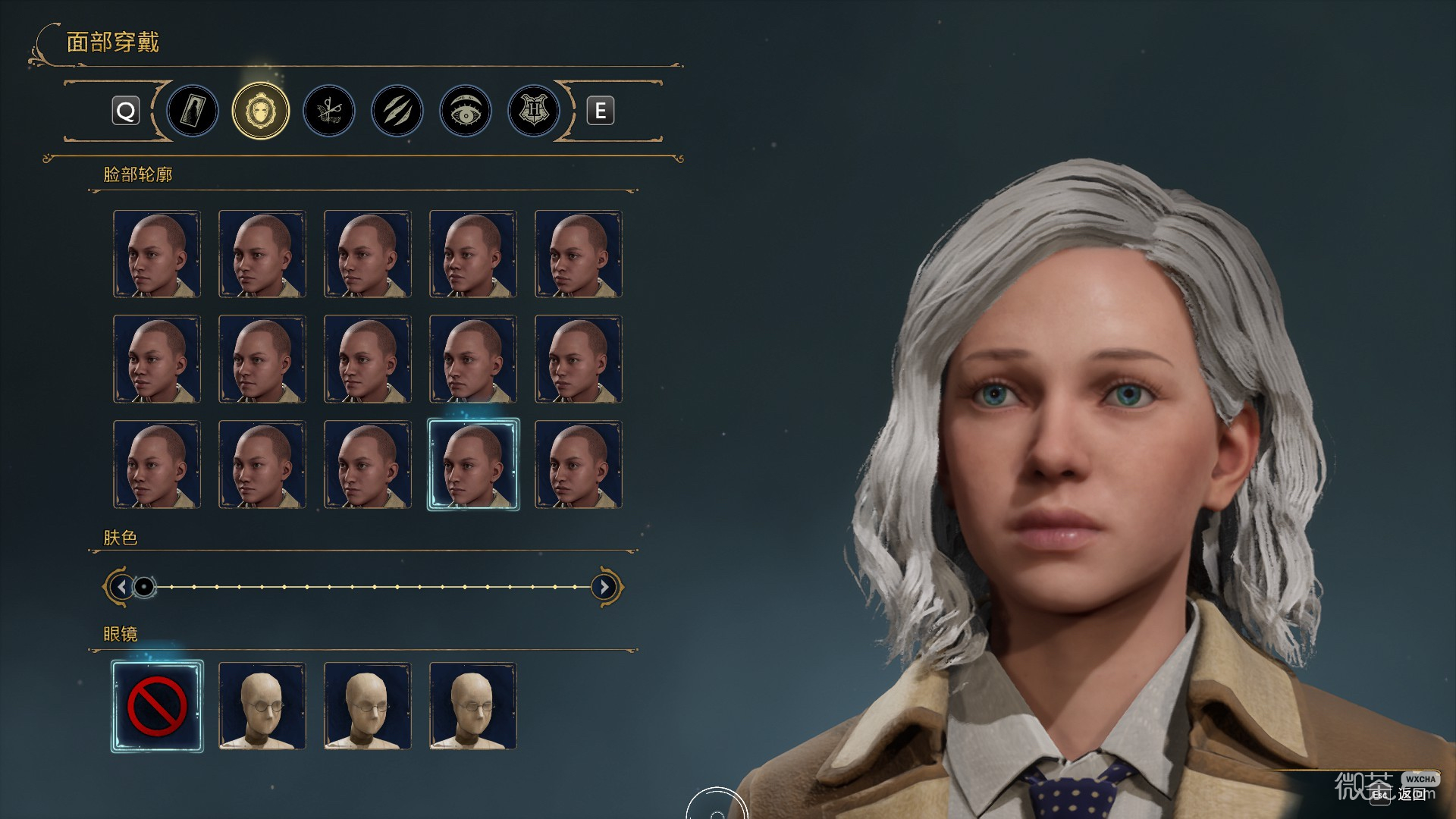Select the no glasses option
Screen dimensions: 1456x819
coord(157,706)
